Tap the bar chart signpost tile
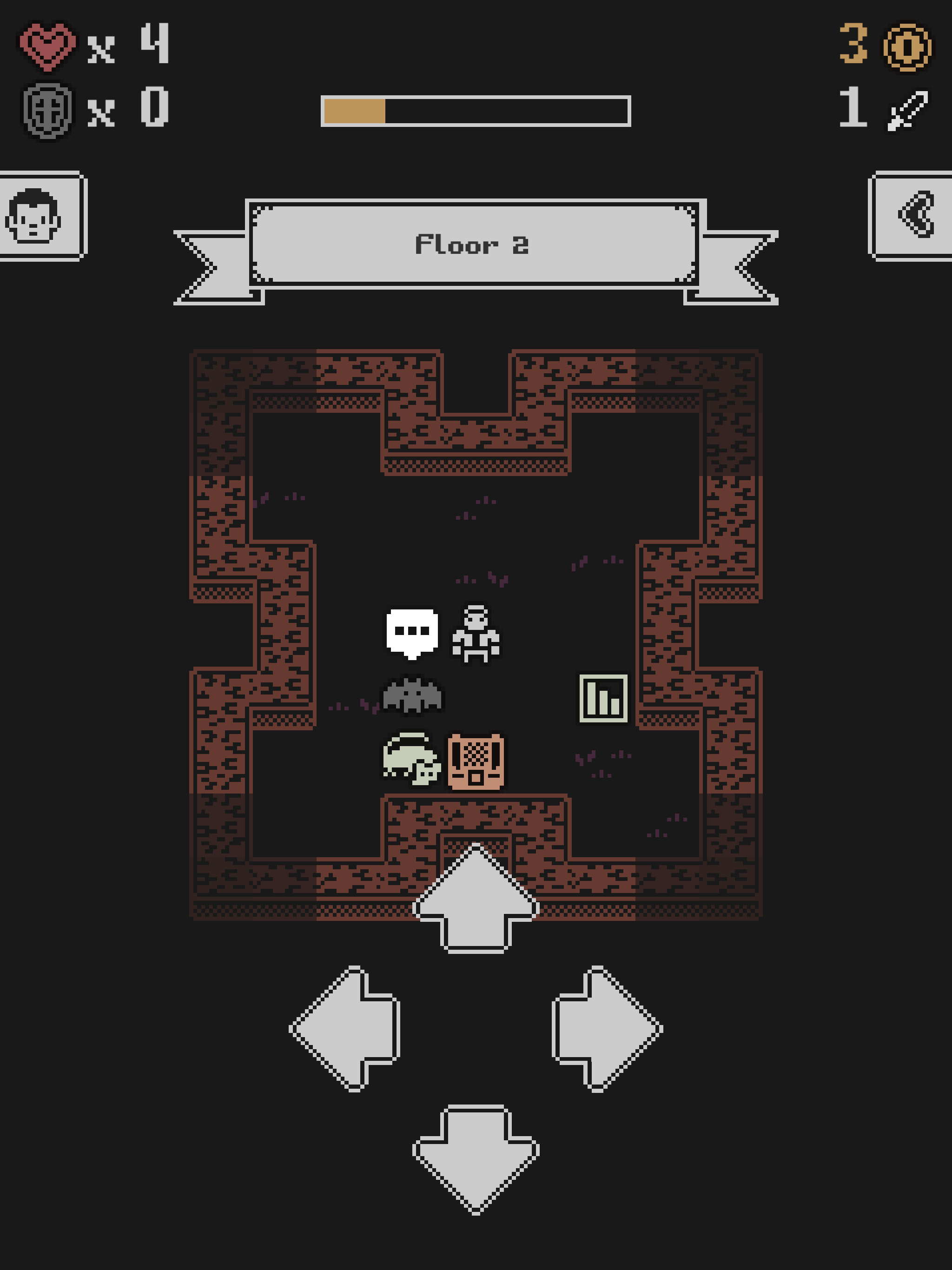 point(602,698)
